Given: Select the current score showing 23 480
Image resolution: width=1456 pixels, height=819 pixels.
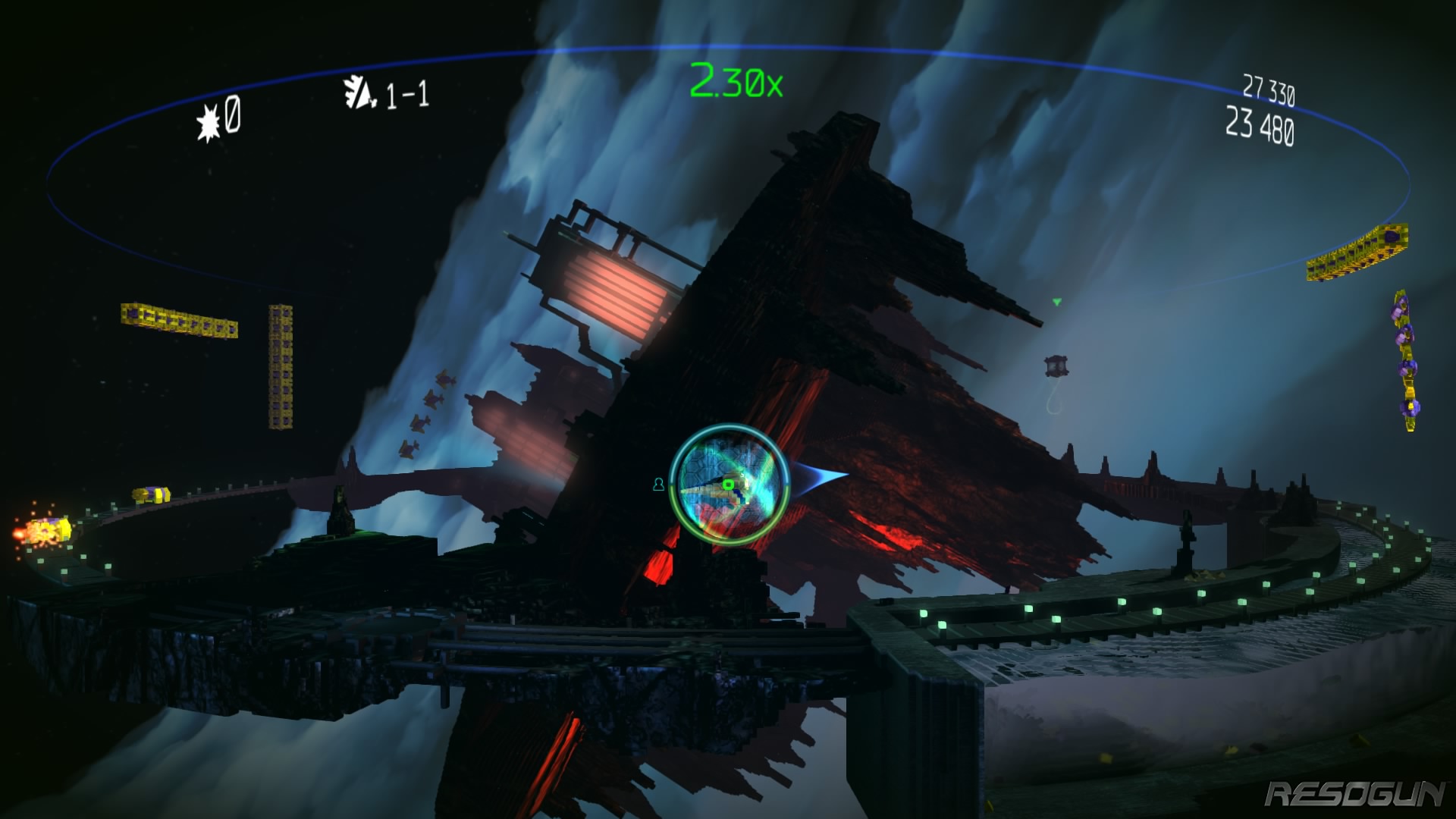Looking at the screenshot, I should [1259, 125].
